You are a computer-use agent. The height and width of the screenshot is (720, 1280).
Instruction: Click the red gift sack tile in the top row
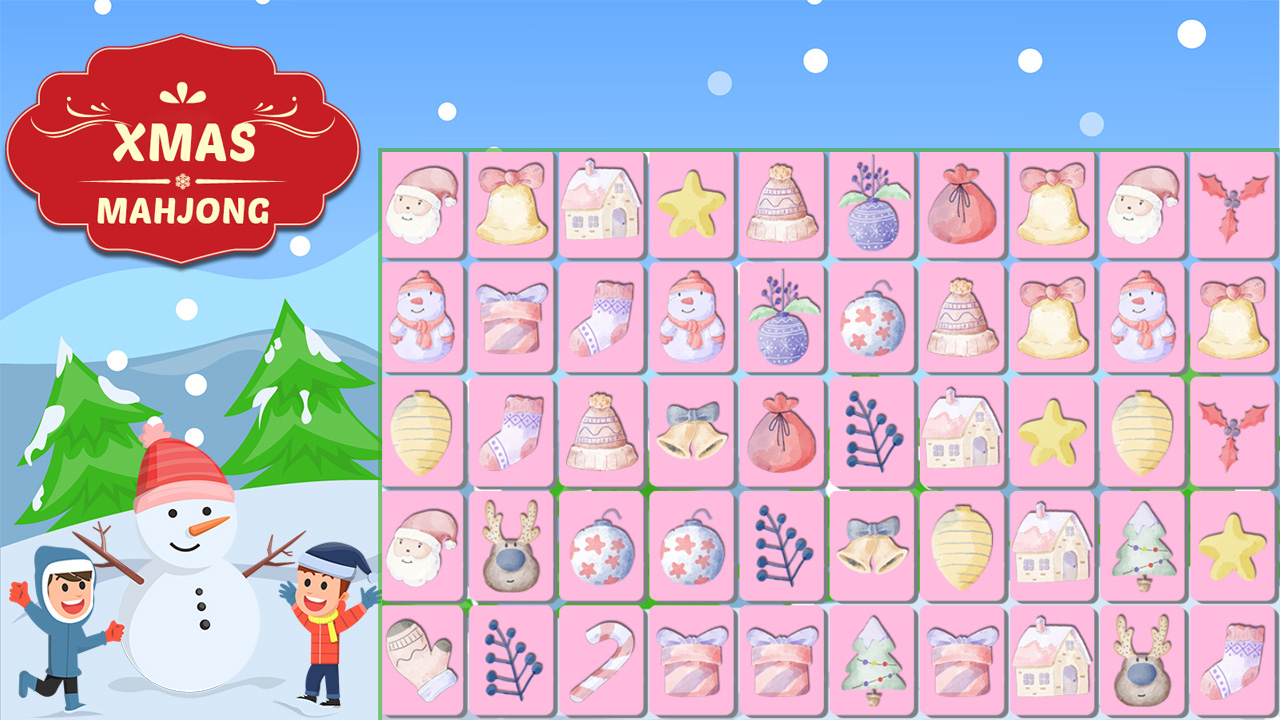tap(960, 207)
